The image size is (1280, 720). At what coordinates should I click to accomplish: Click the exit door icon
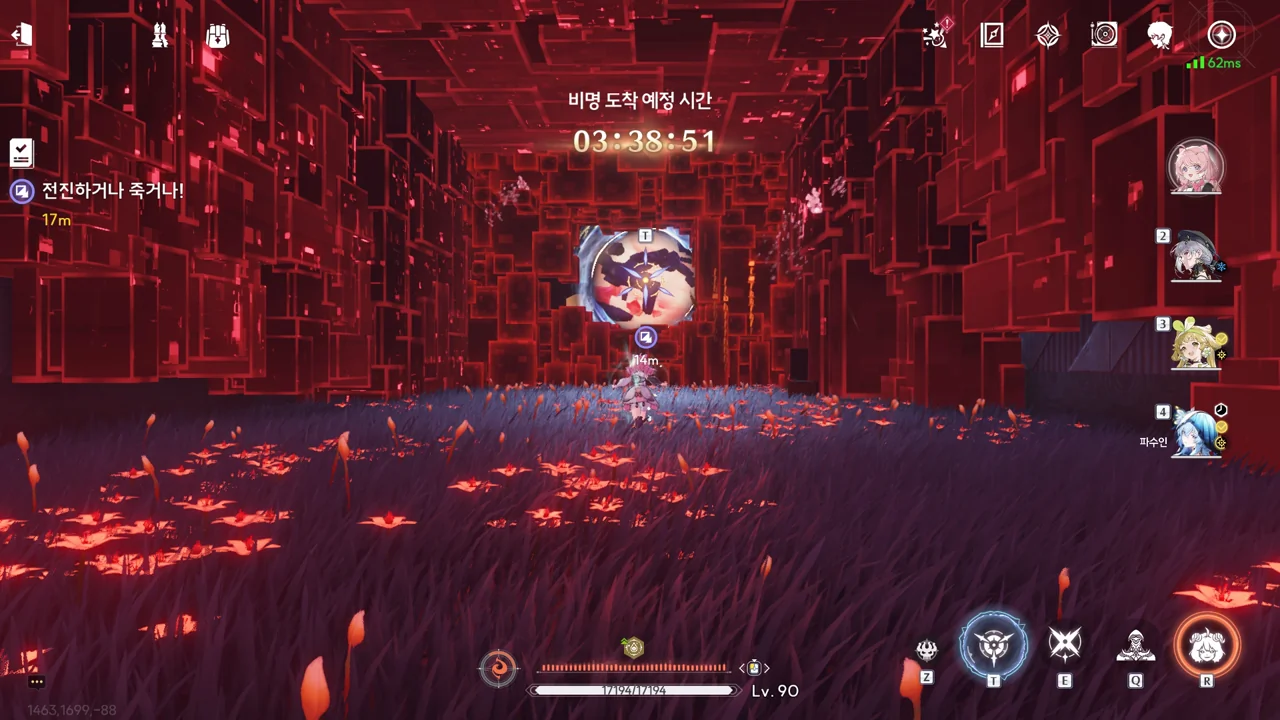click(22, 35)
